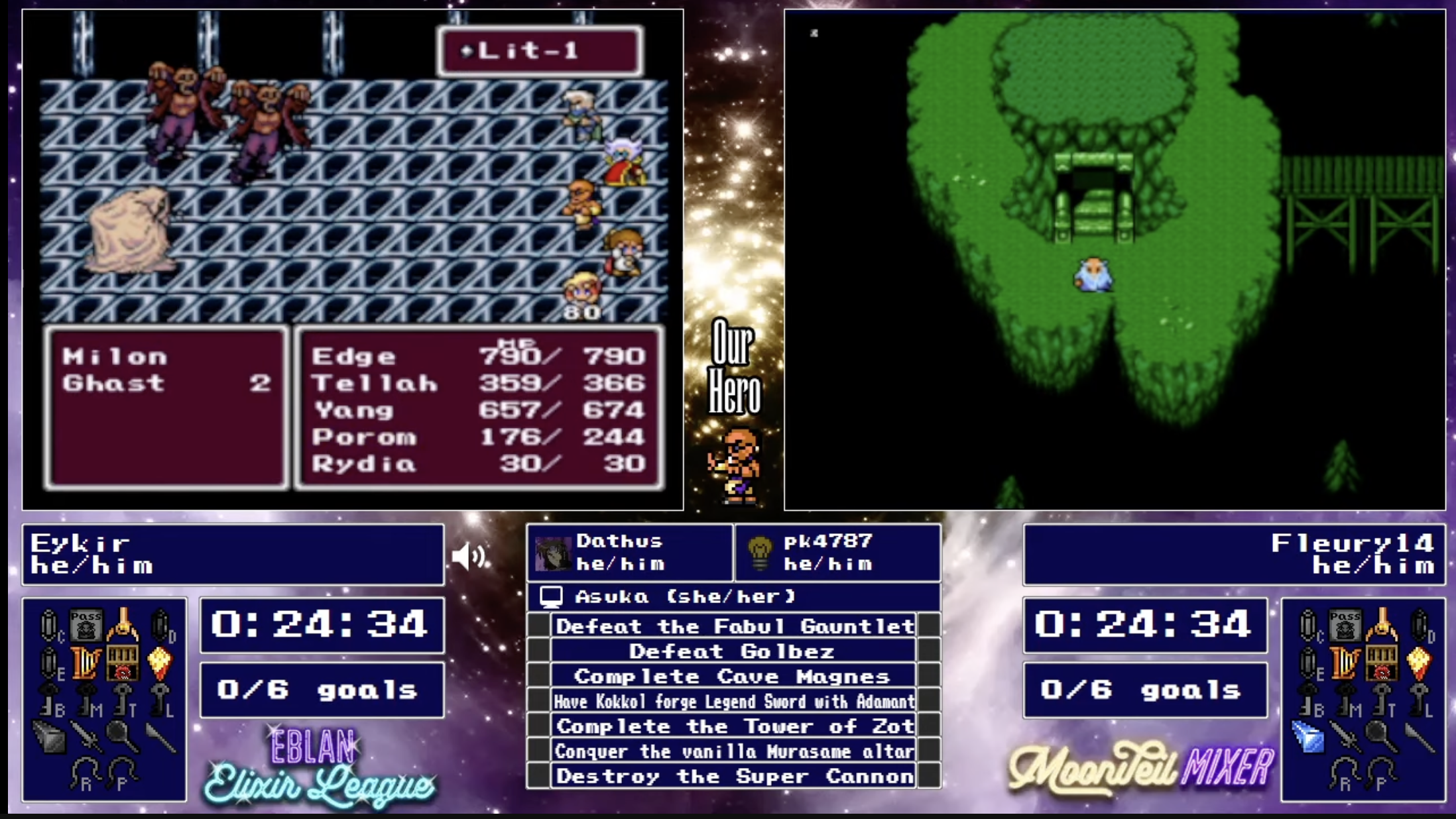Screen dimensions: 1456x819
Task: Pick Yang from the party status window
Action: point(354,411)
